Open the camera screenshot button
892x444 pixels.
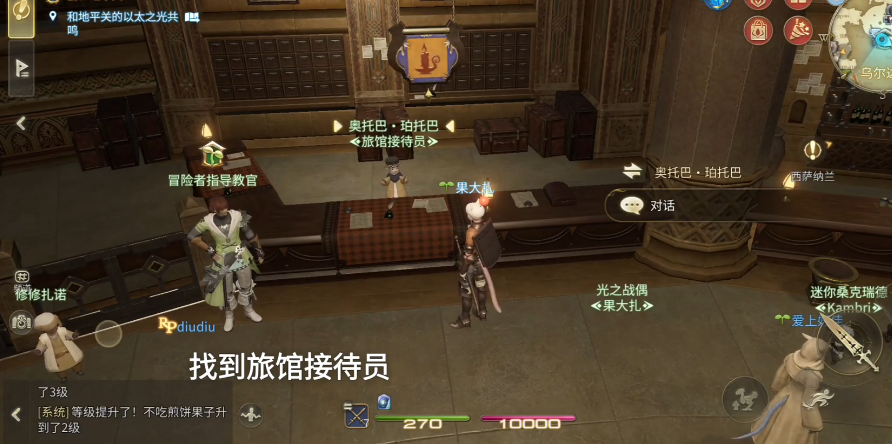pos(21,322)
